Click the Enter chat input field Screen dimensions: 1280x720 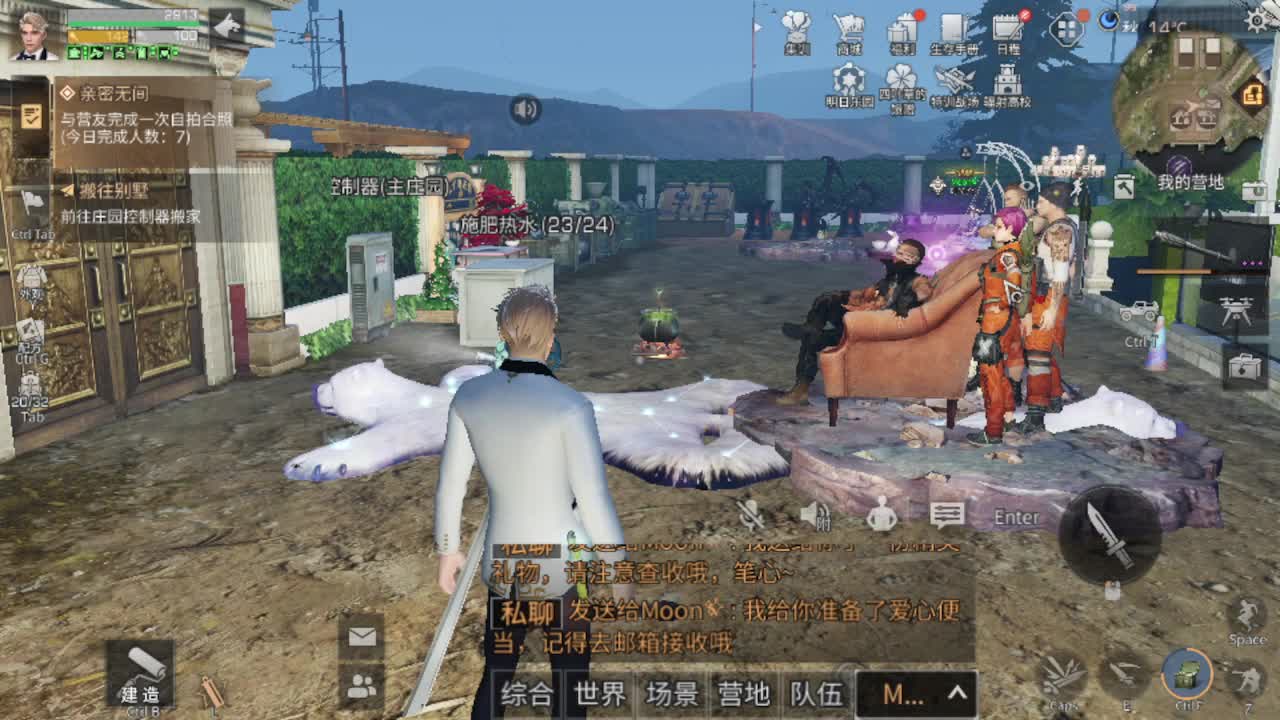pos(1015,517)
